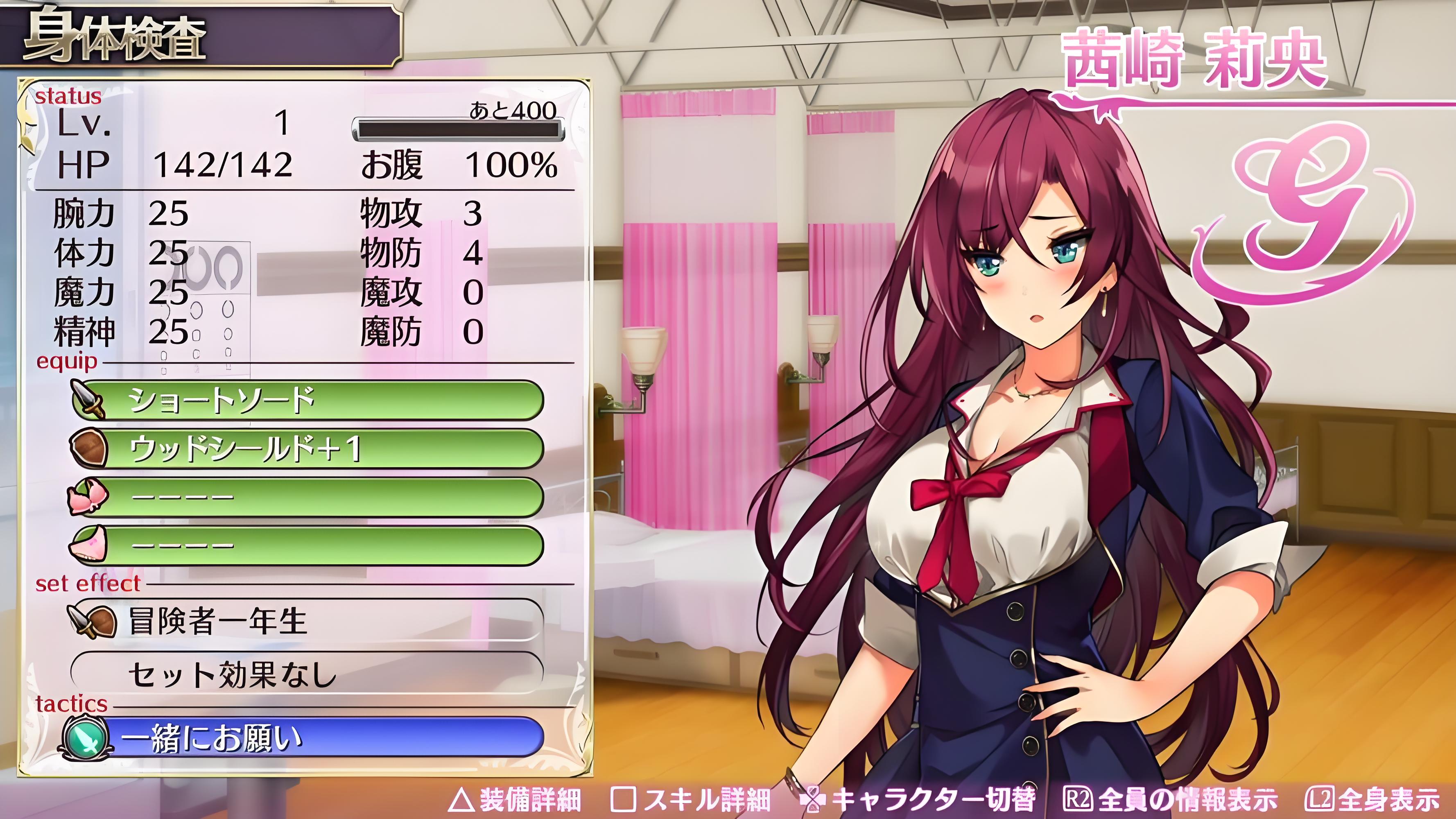The image size is (1456, 819).
Task: Click the セット効果なし set effect row
Action: click(x=308, y=673)
